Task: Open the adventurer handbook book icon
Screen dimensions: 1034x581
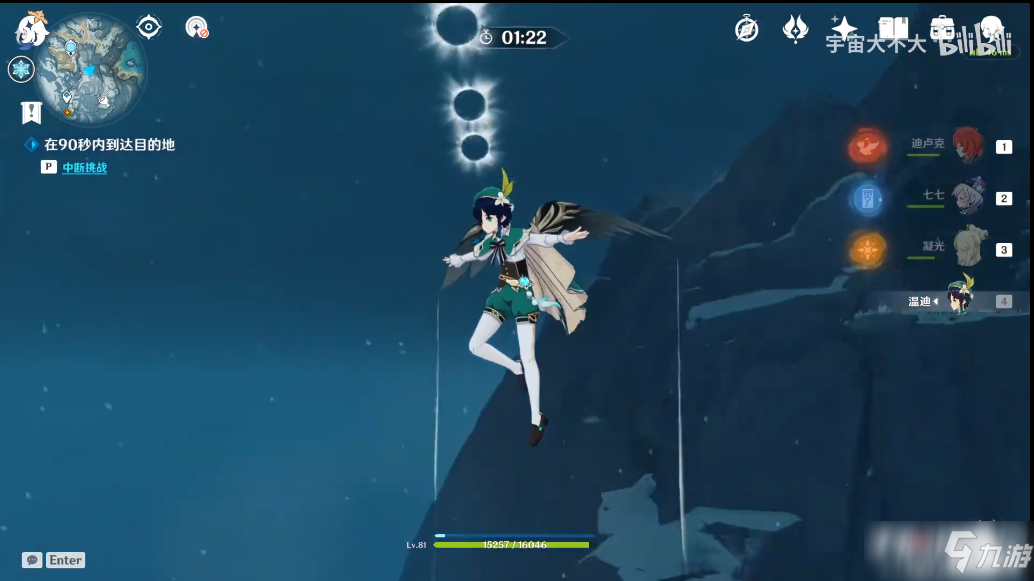Action: (892, 29)
